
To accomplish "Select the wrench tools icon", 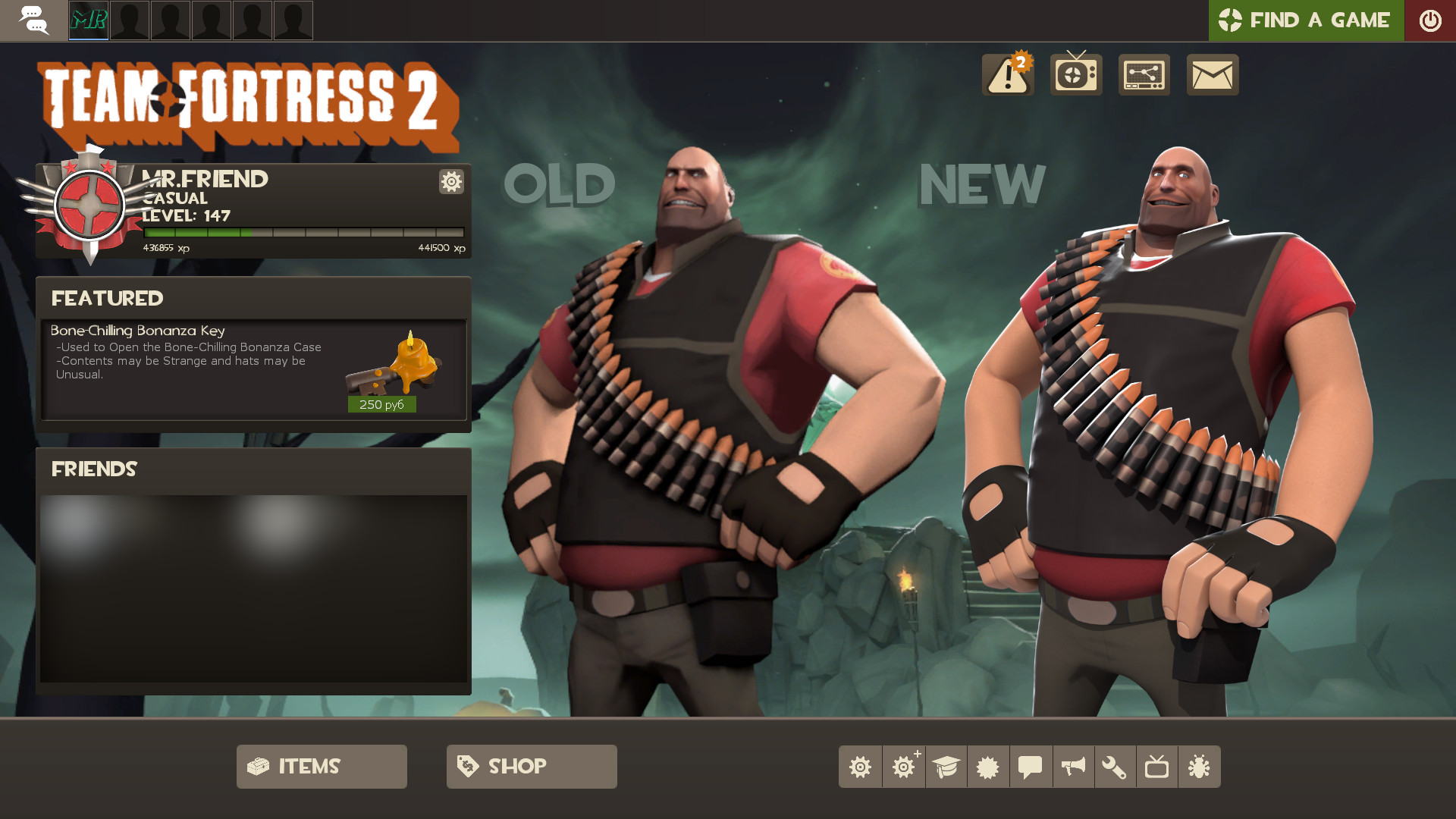I will [1116, 766].
